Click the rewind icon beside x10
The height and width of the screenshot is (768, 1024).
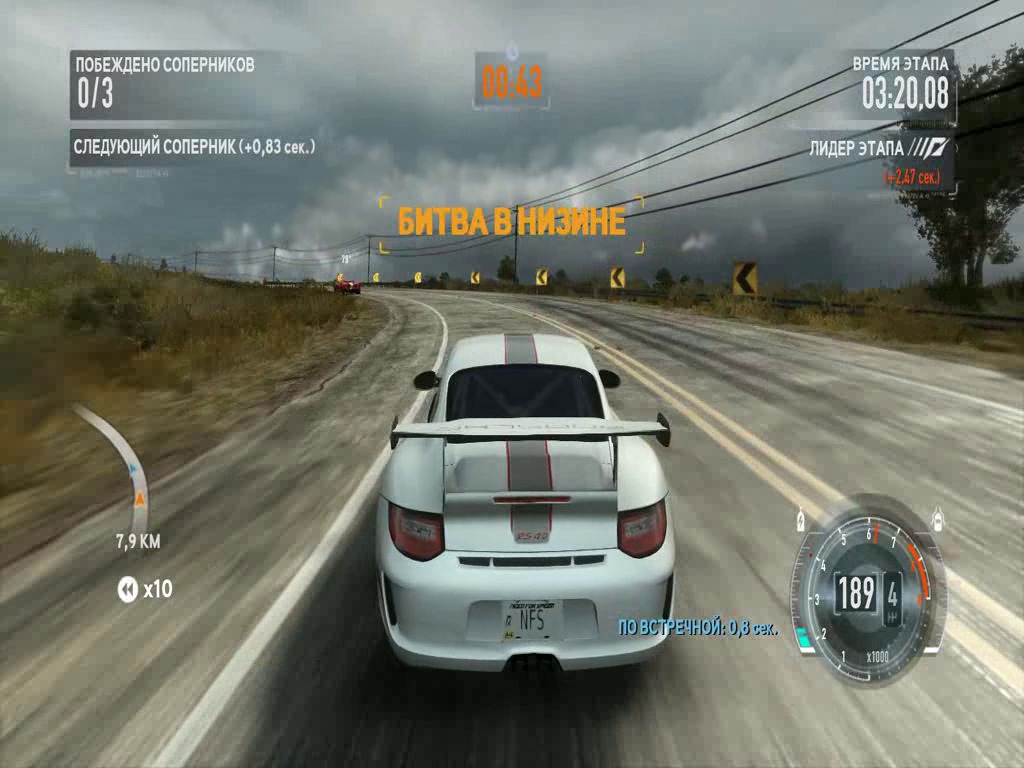coord(128,589)
